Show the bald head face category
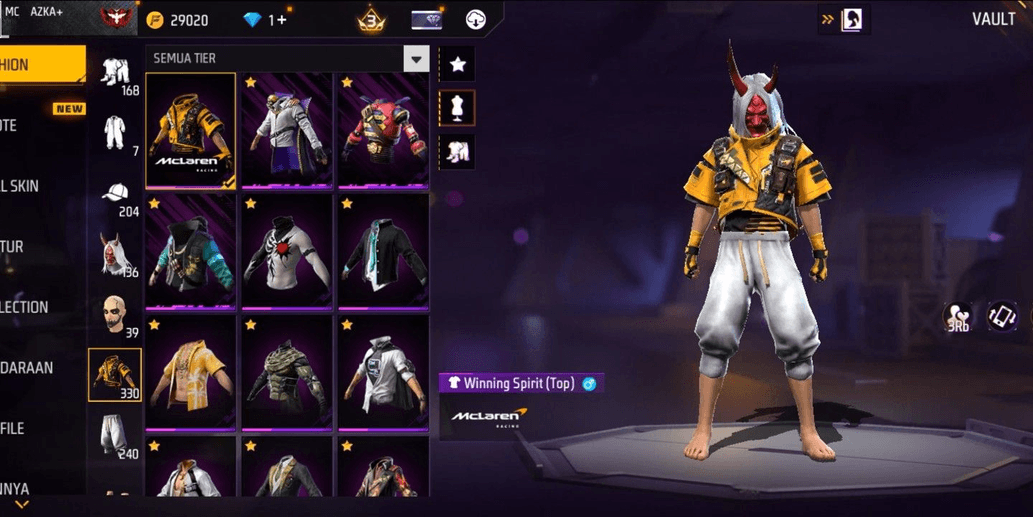Viewport: 1033px width, 517px height. [115, 315]
